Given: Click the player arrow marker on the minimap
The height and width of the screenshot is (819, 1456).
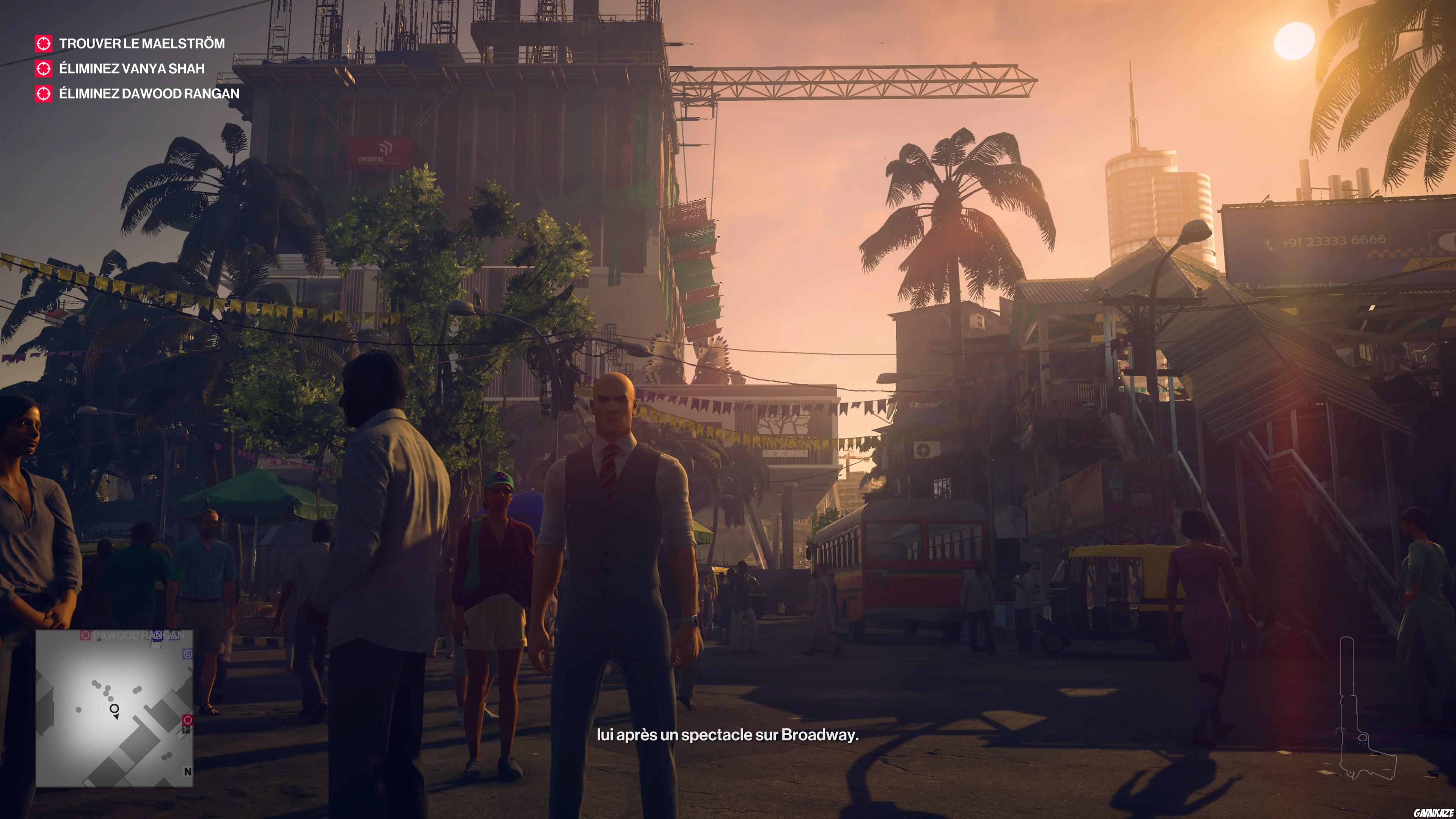Looking at the screenshot, I should pos(115,709).
